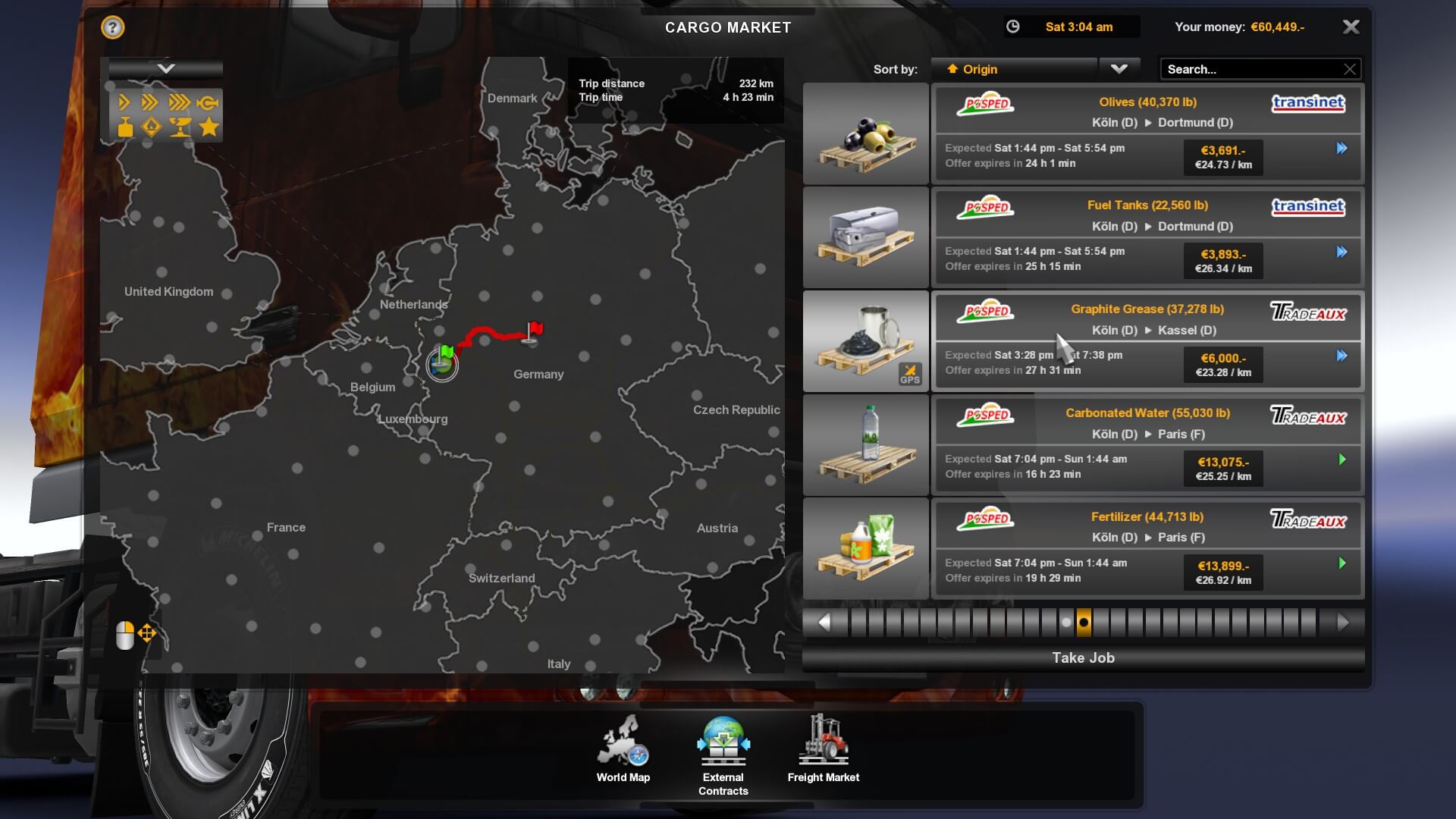The width and height of the screenshot is (1456, 819).
Task: Confirm with the Take Job button
Action: click(x=1083, y=658)
